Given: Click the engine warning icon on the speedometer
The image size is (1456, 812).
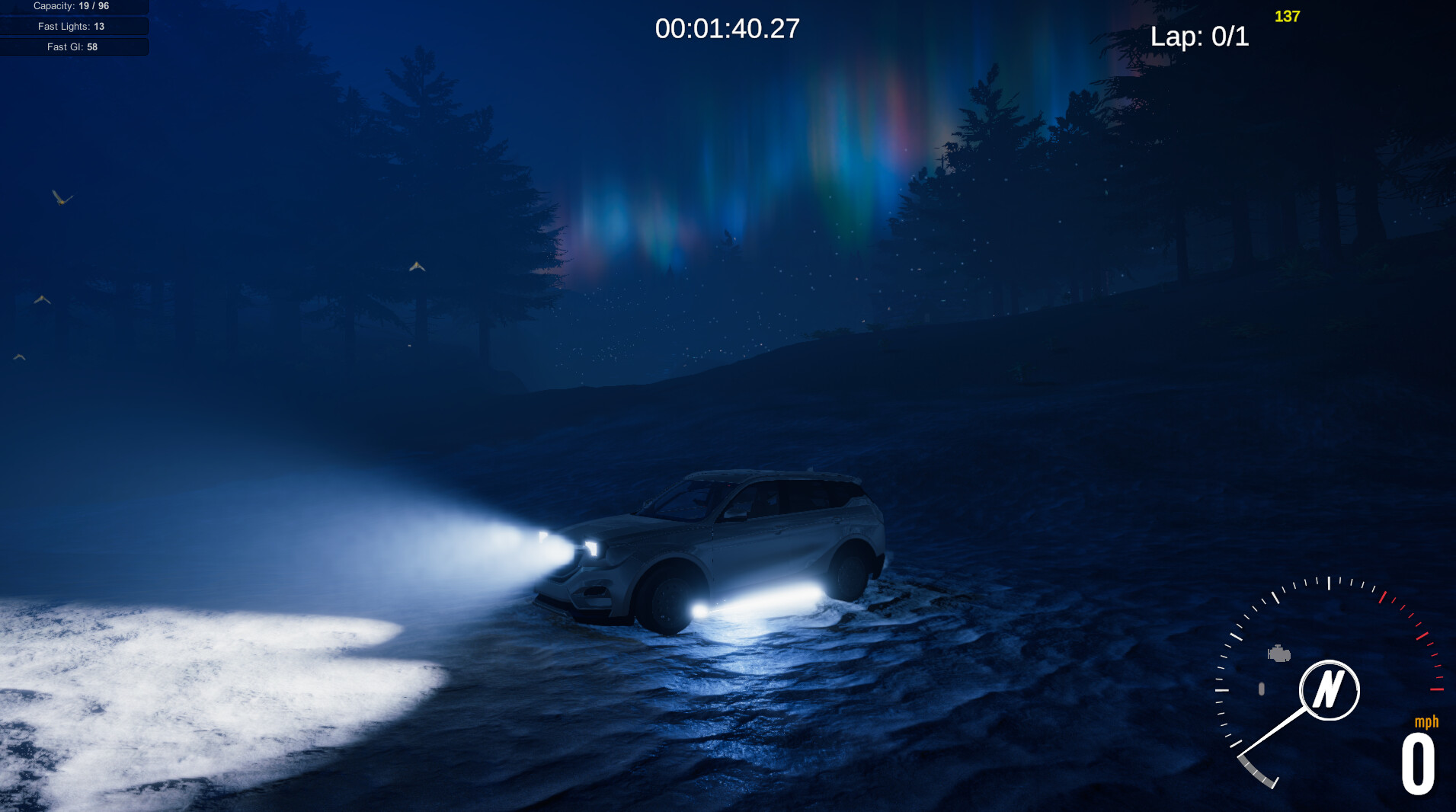Looking at the screenshot, I should click(1278, 653).
